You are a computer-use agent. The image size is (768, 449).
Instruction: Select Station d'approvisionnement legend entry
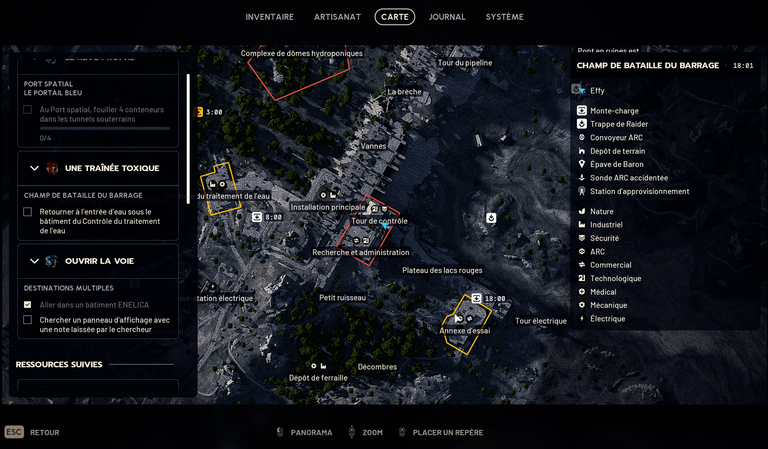pyautogui.click(x=639, y=191)
